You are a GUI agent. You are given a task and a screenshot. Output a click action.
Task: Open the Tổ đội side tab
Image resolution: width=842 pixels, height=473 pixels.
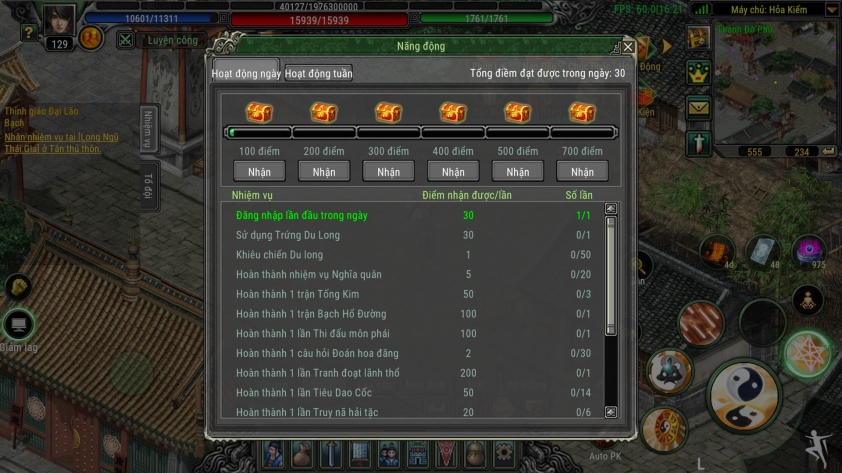pyautogui.click(x=147, y=186)
